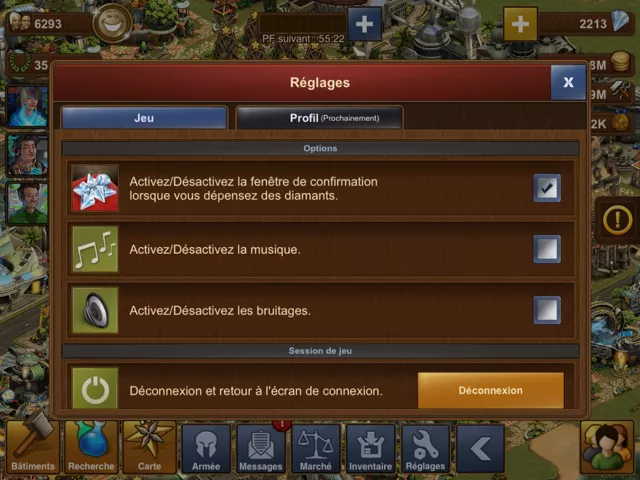This screenshot has height=480, width=640.
Task: Add forge points with the blue plus
Action: 364,23
